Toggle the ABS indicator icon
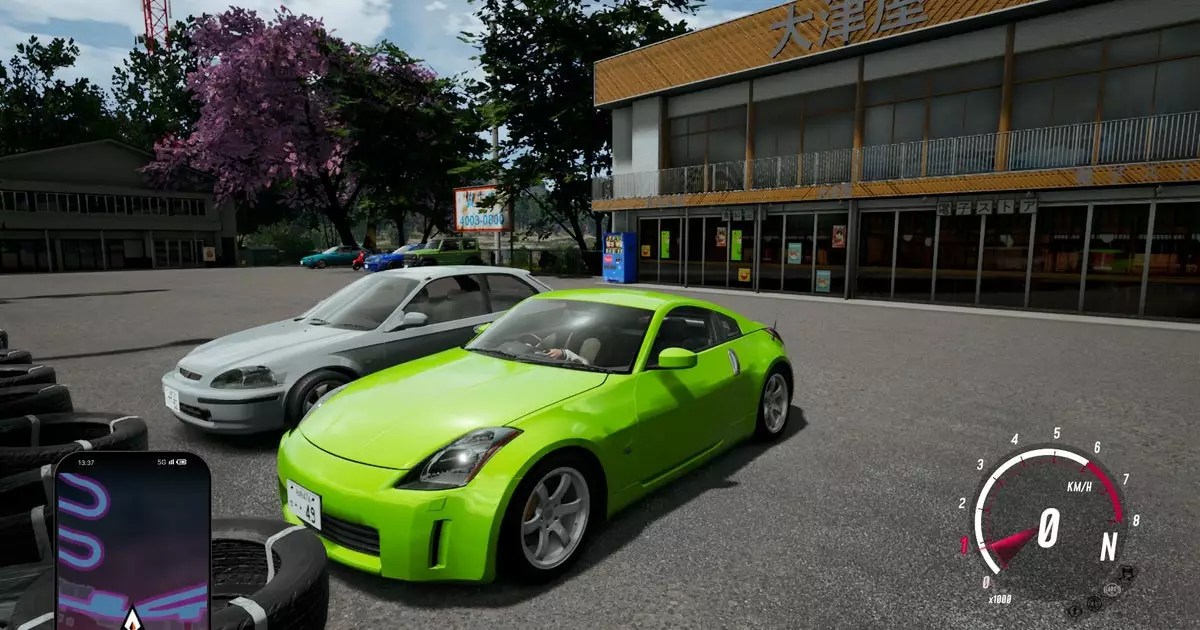 pyautogui.click(x=1112, y=590)
